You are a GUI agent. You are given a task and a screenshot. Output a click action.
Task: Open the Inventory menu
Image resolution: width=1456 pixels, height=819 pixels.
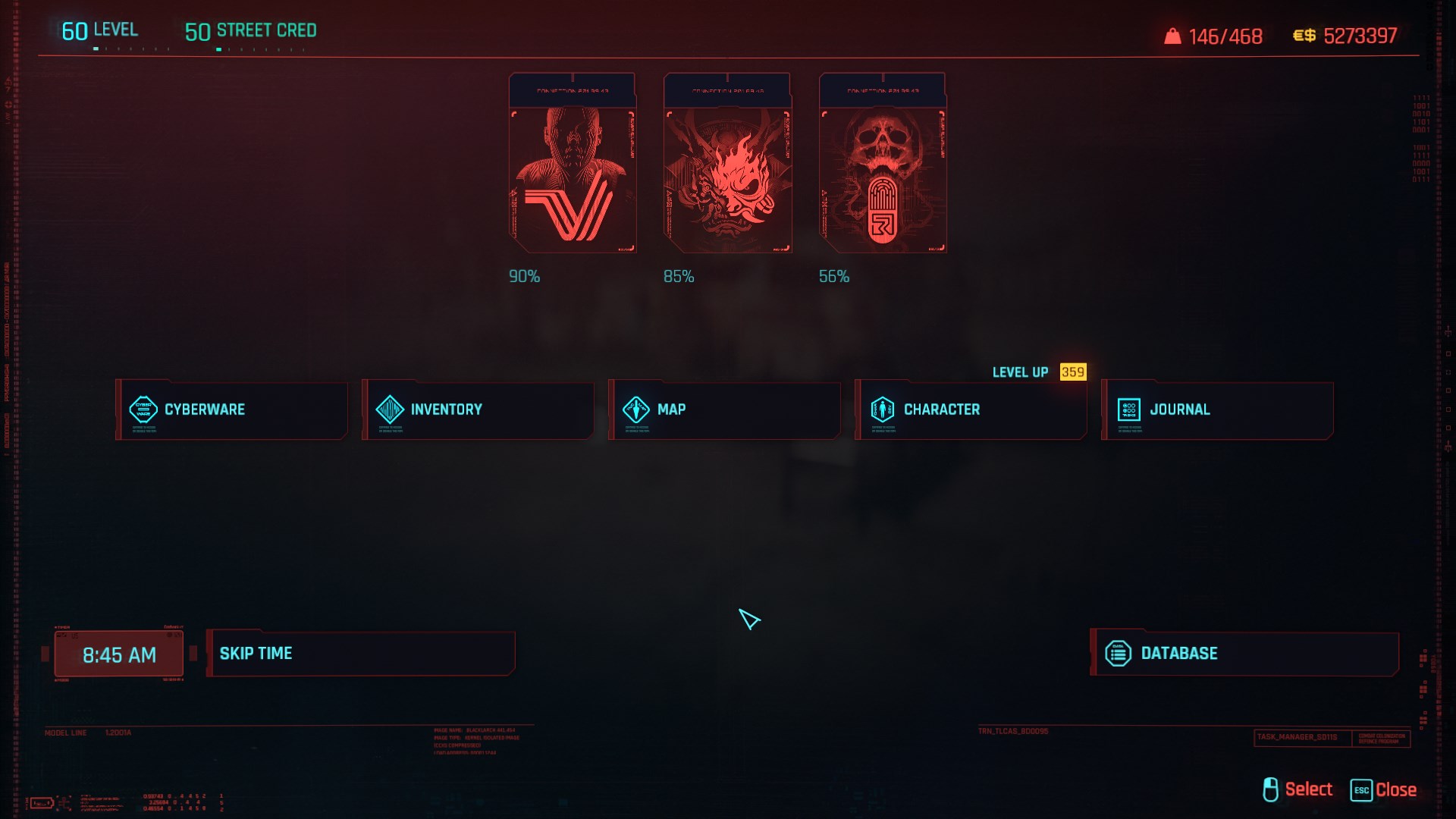[x=478, y=409]
